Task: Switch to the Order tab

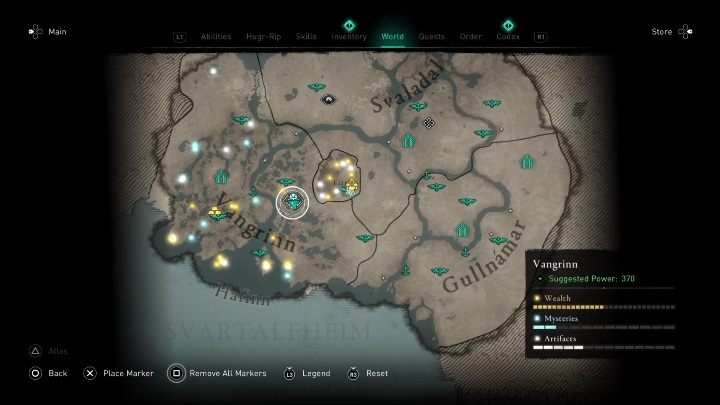Action: tap(471, 36)
